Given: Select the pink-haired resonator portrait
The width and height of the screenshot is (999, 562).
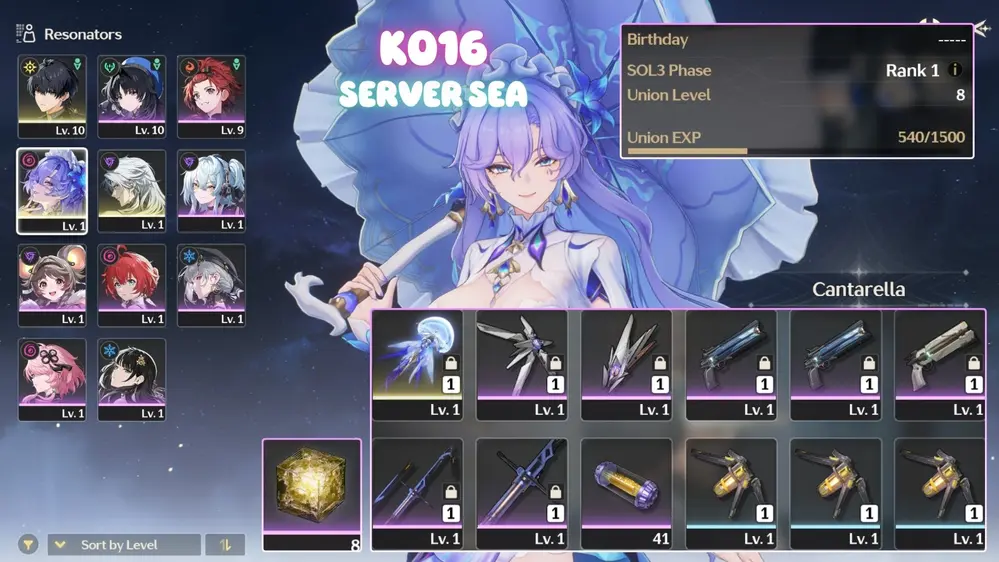Looking at the screenshot, I should pos(52,379).
